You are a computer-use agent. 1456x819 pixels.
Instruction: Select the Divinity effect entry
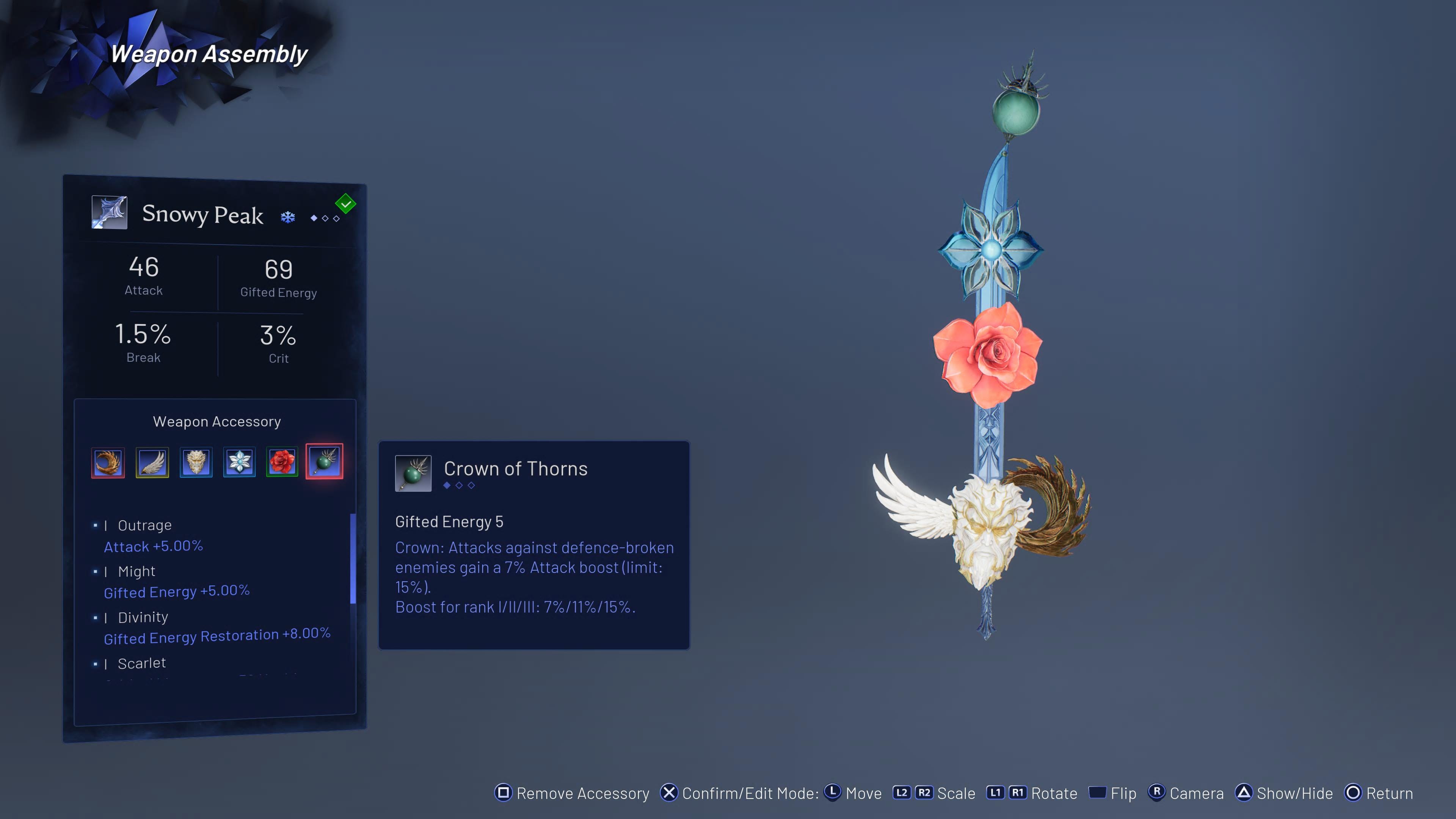(143, 617)
